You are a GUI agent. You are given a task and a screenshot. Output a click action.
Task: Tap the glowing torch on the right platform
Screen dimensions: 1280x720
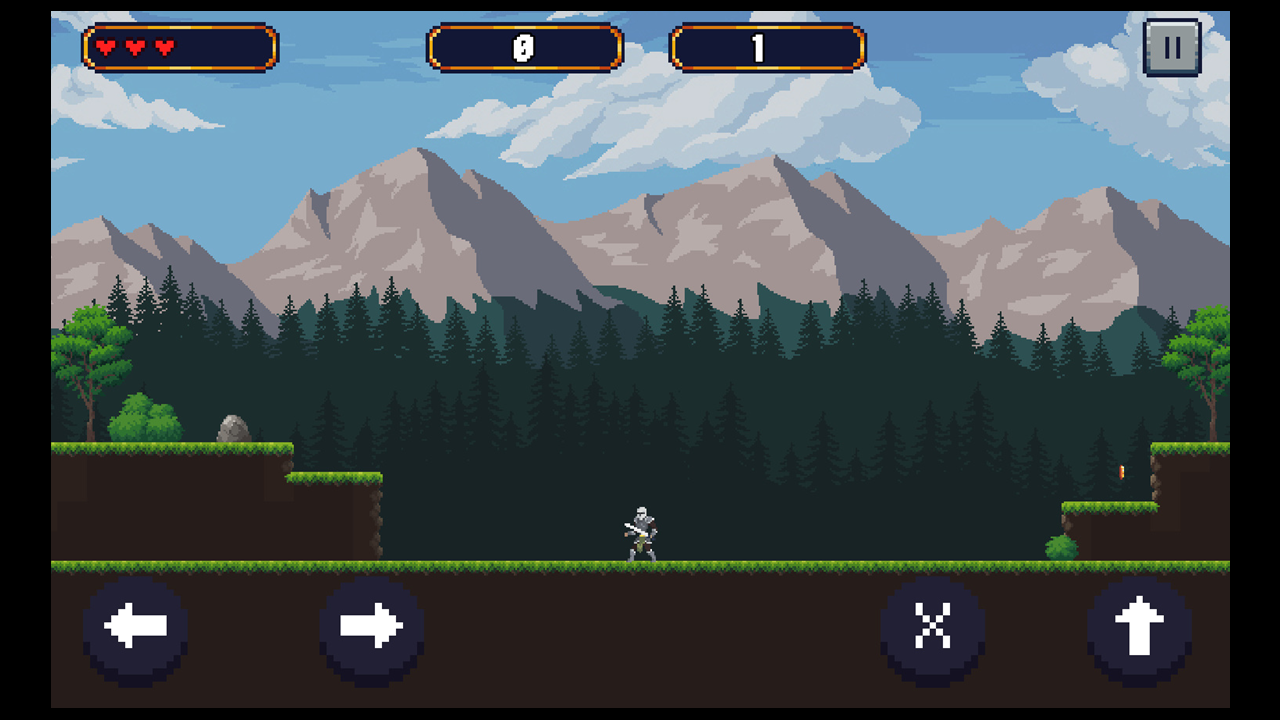pyautogui.click(x=1124, y=470)
